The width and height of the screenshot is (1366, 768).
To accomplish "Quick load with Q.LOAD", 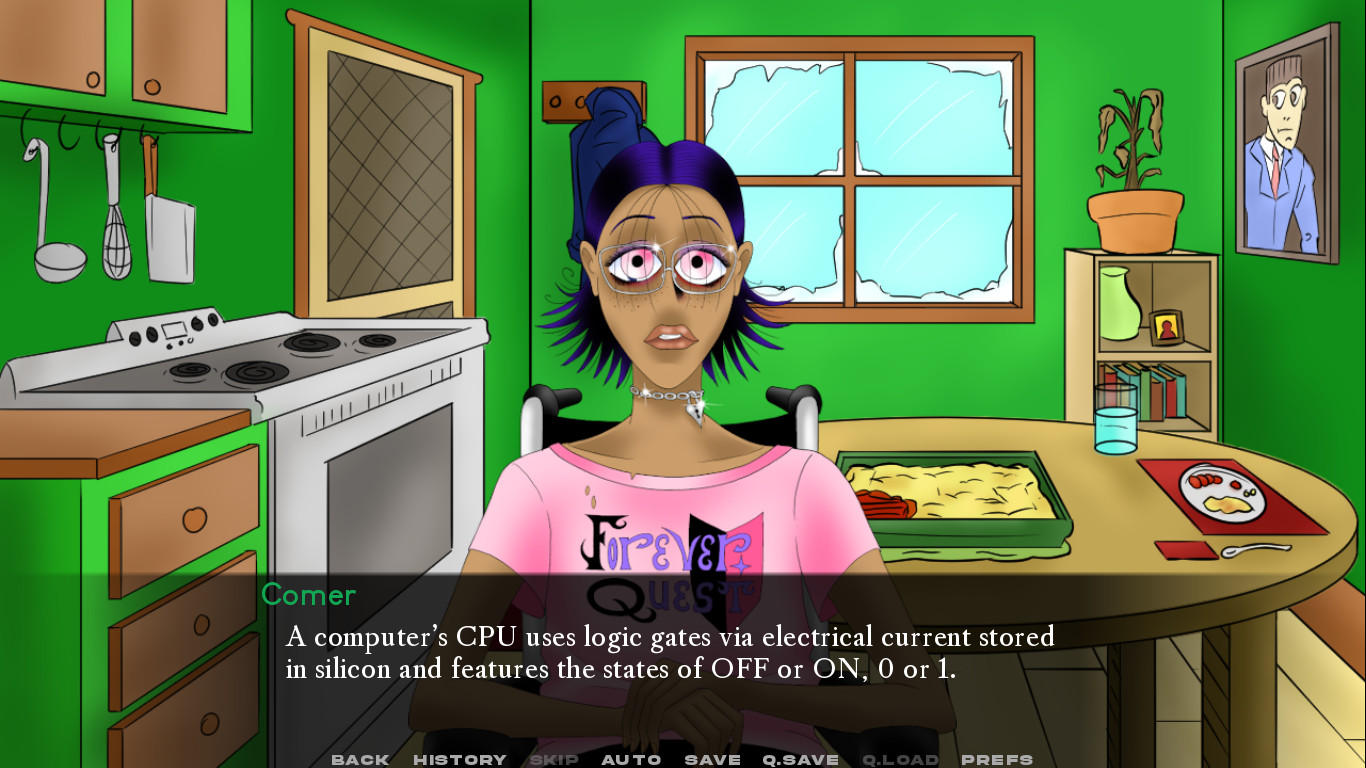I will pos(898,759).
